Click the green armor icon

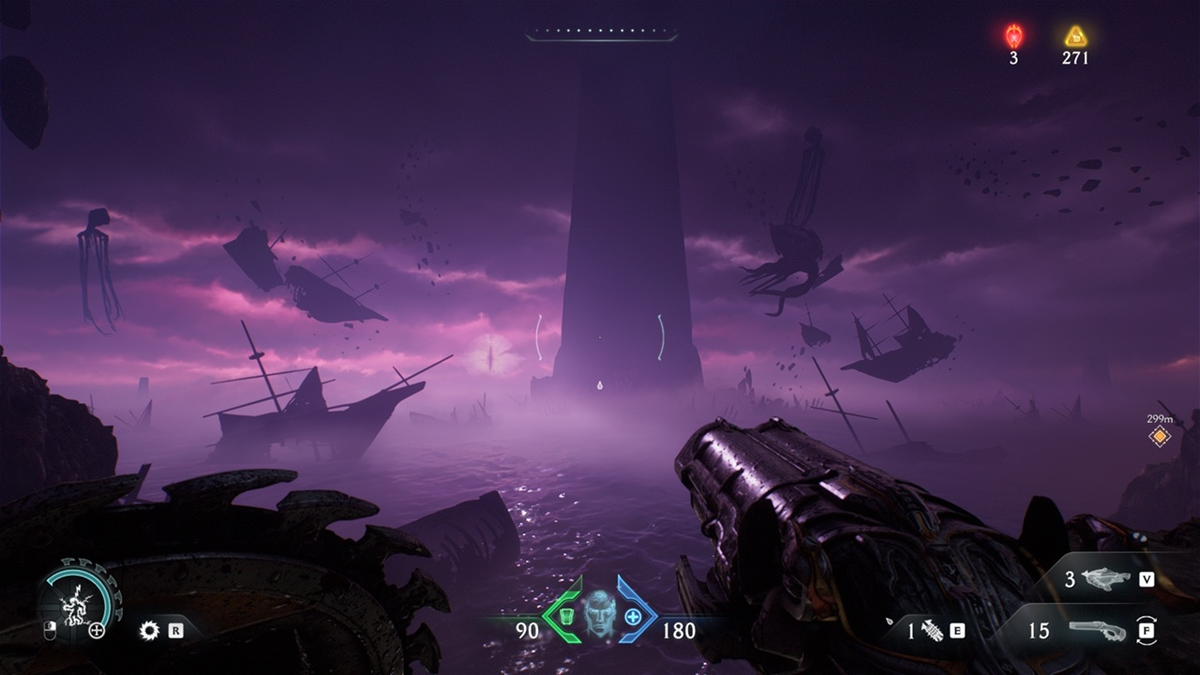[x=566, y=616]
